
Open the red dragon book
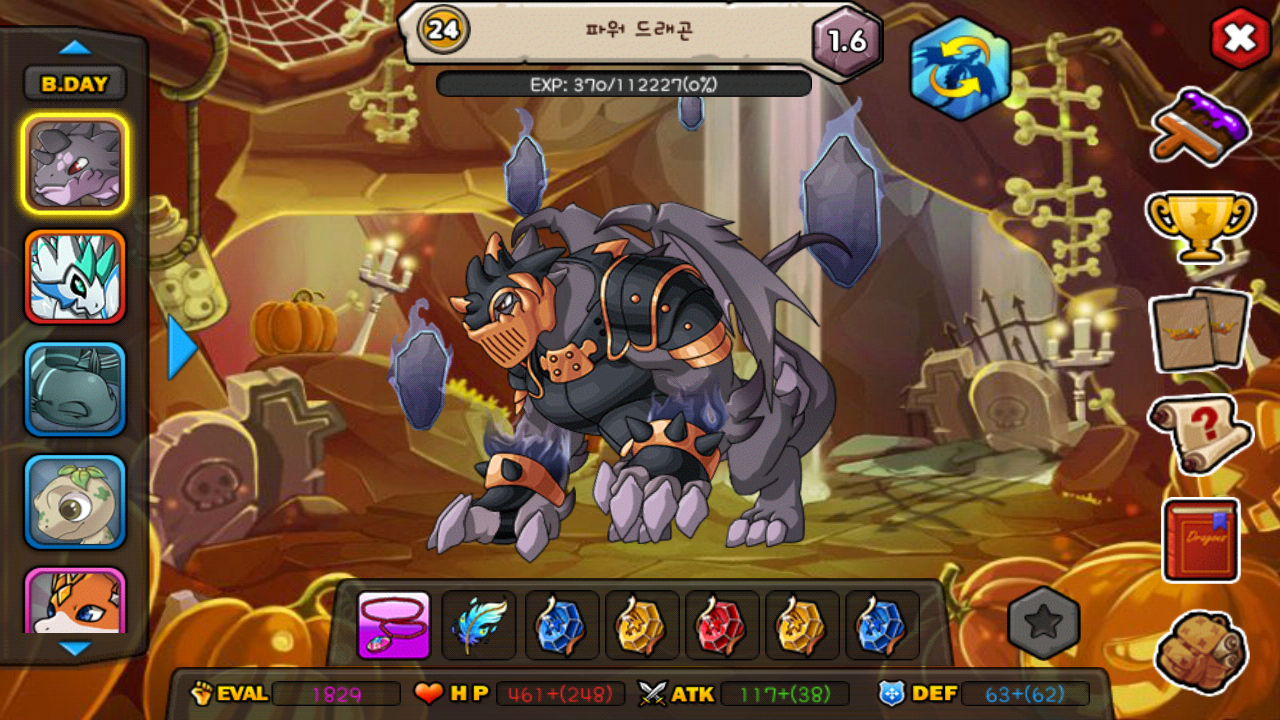point(1201,540)
